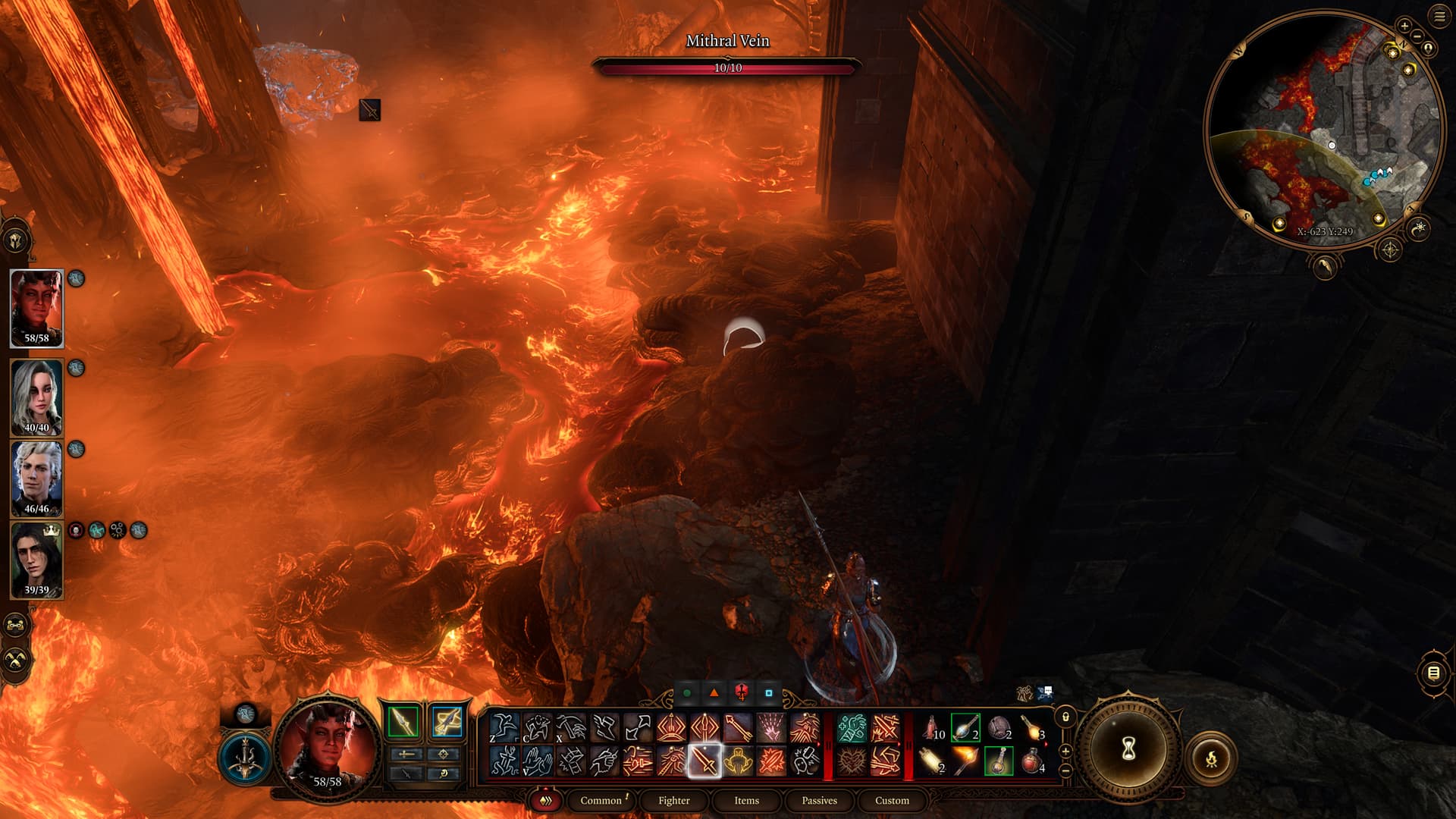Show the Items hotbar tab
This screenshot has width=1456, height=819.
746,800
